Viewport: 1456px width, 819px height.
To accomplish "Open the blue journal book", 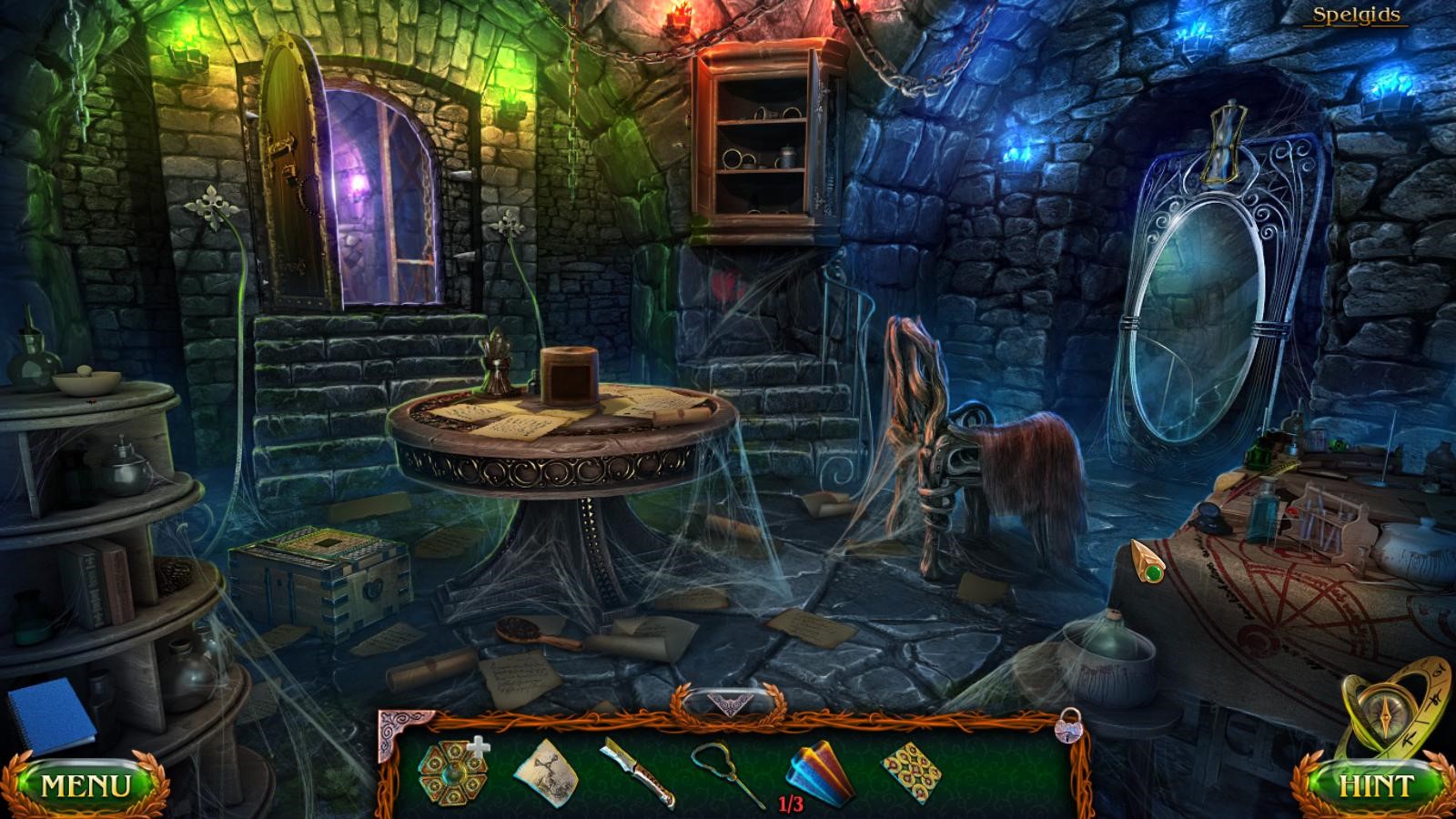I will (50, 715).
